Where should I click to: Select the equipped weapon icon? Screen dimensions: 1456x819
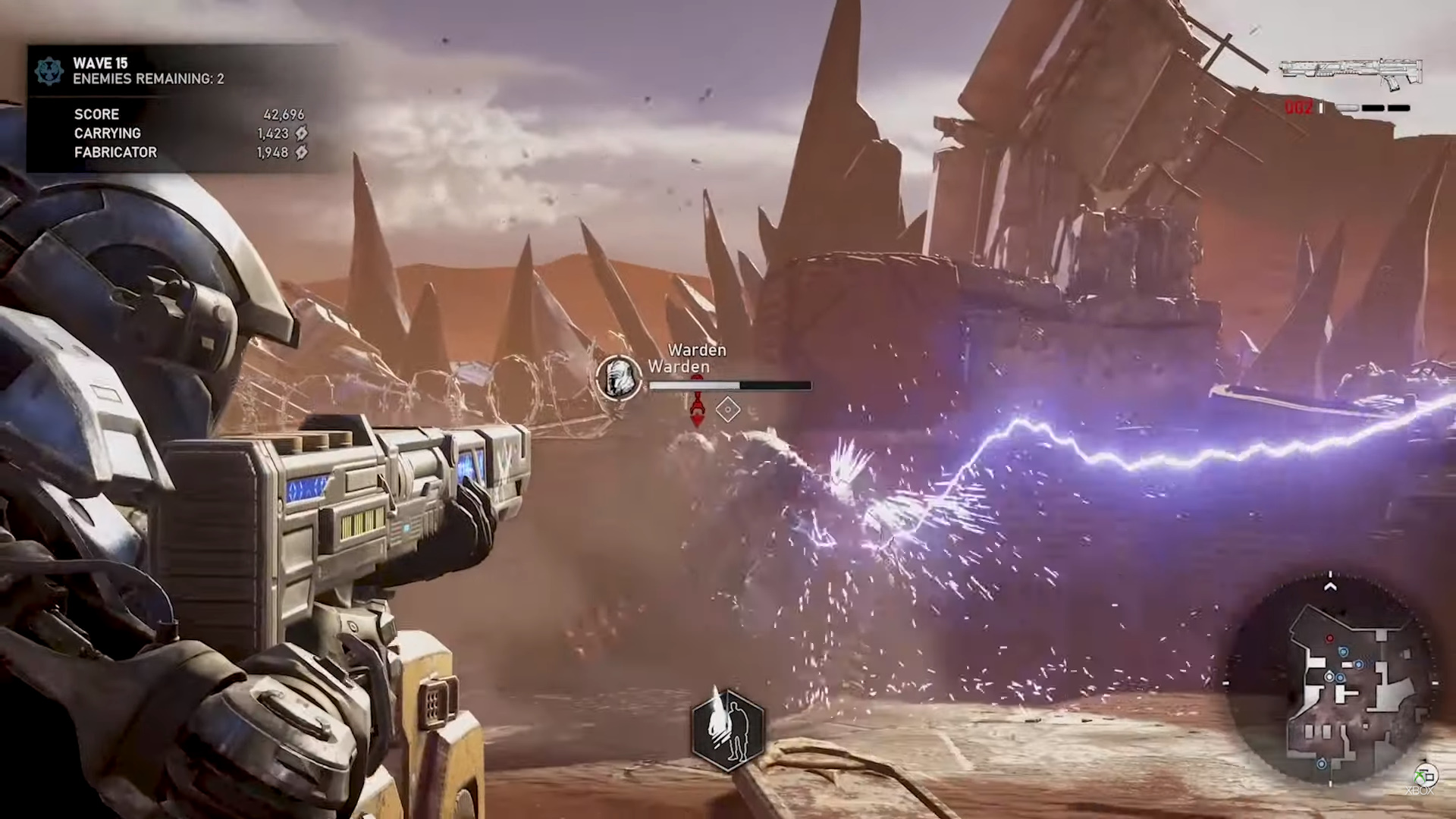1351,74
